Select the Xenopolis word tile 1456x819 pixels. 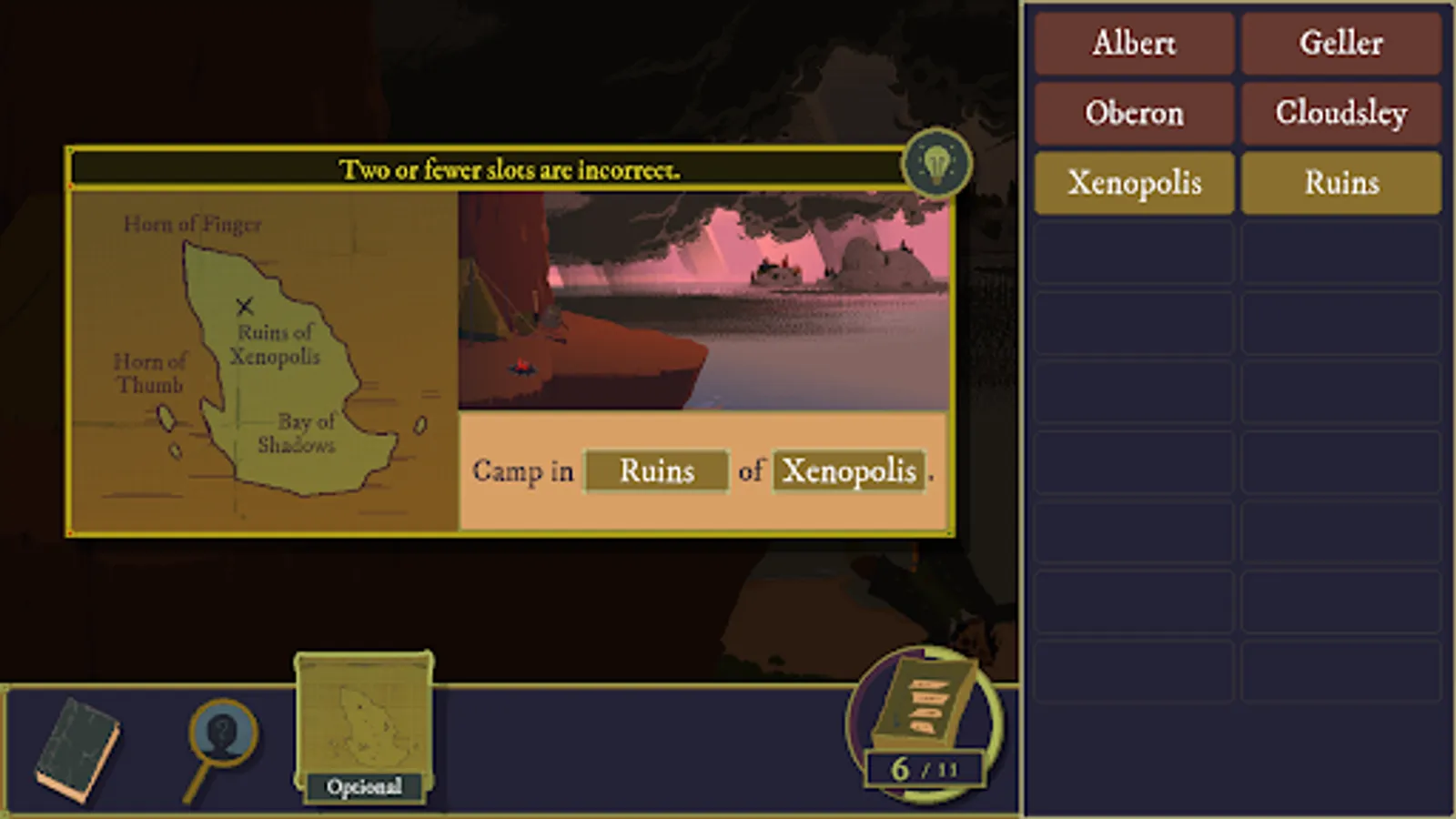click(1134, 183)
